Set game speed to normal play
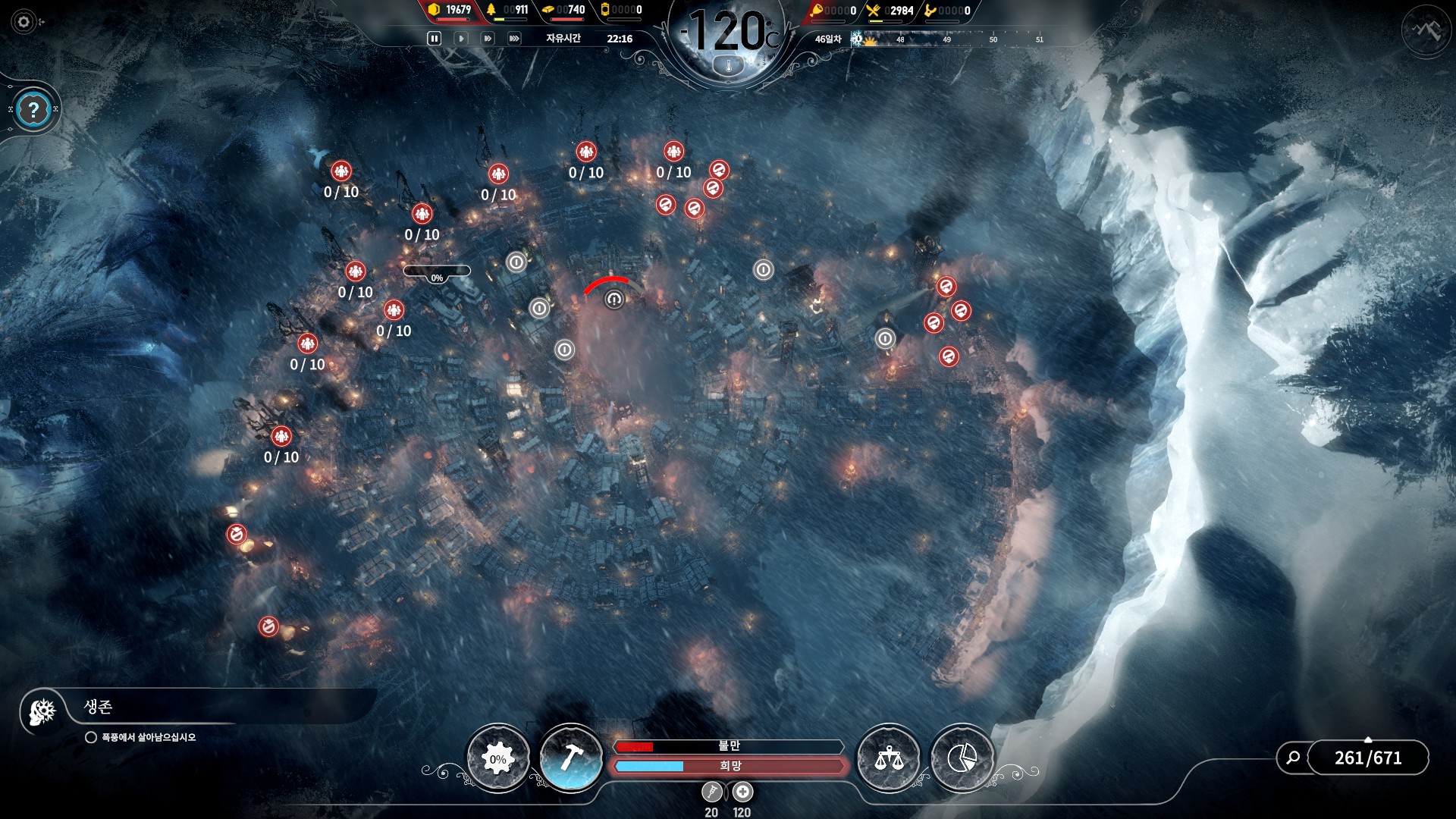Screen dimensions: 1456x819 pyautogui.click(x=461, y=39)
